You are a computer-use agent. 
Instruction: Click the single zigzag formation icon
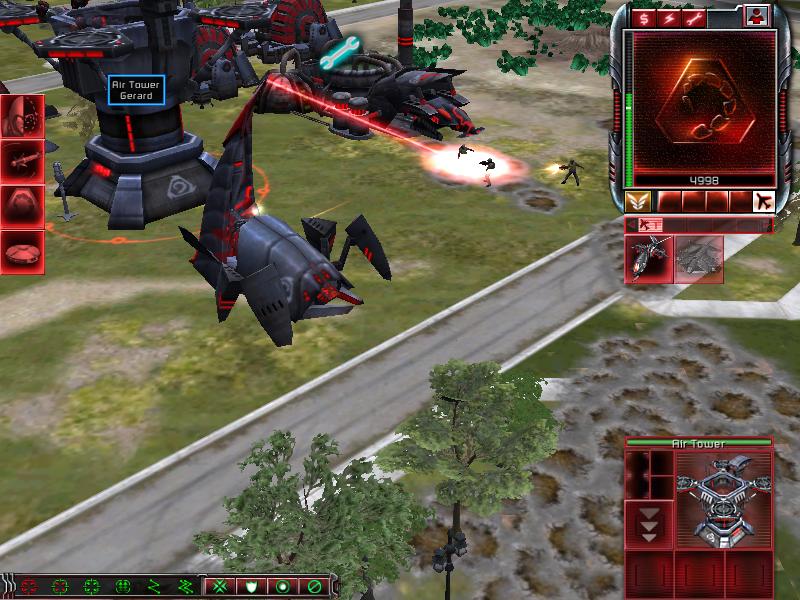click(x=154, y=586)
